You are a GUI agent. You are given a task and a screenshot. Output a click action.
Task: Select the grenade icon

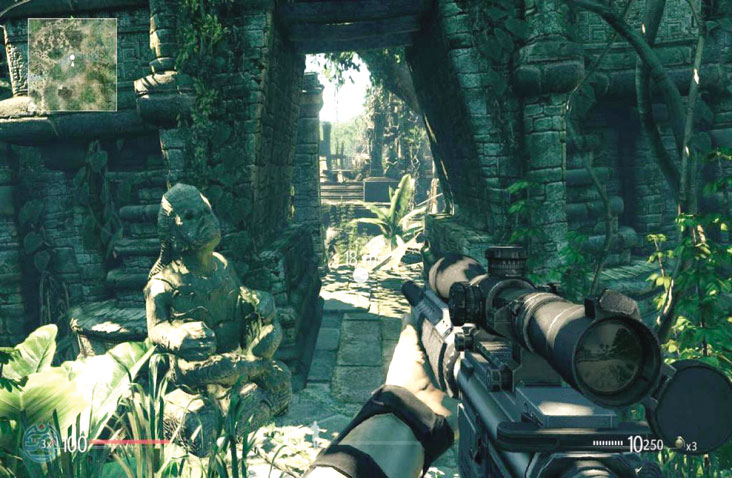click(x=679, y=442)
